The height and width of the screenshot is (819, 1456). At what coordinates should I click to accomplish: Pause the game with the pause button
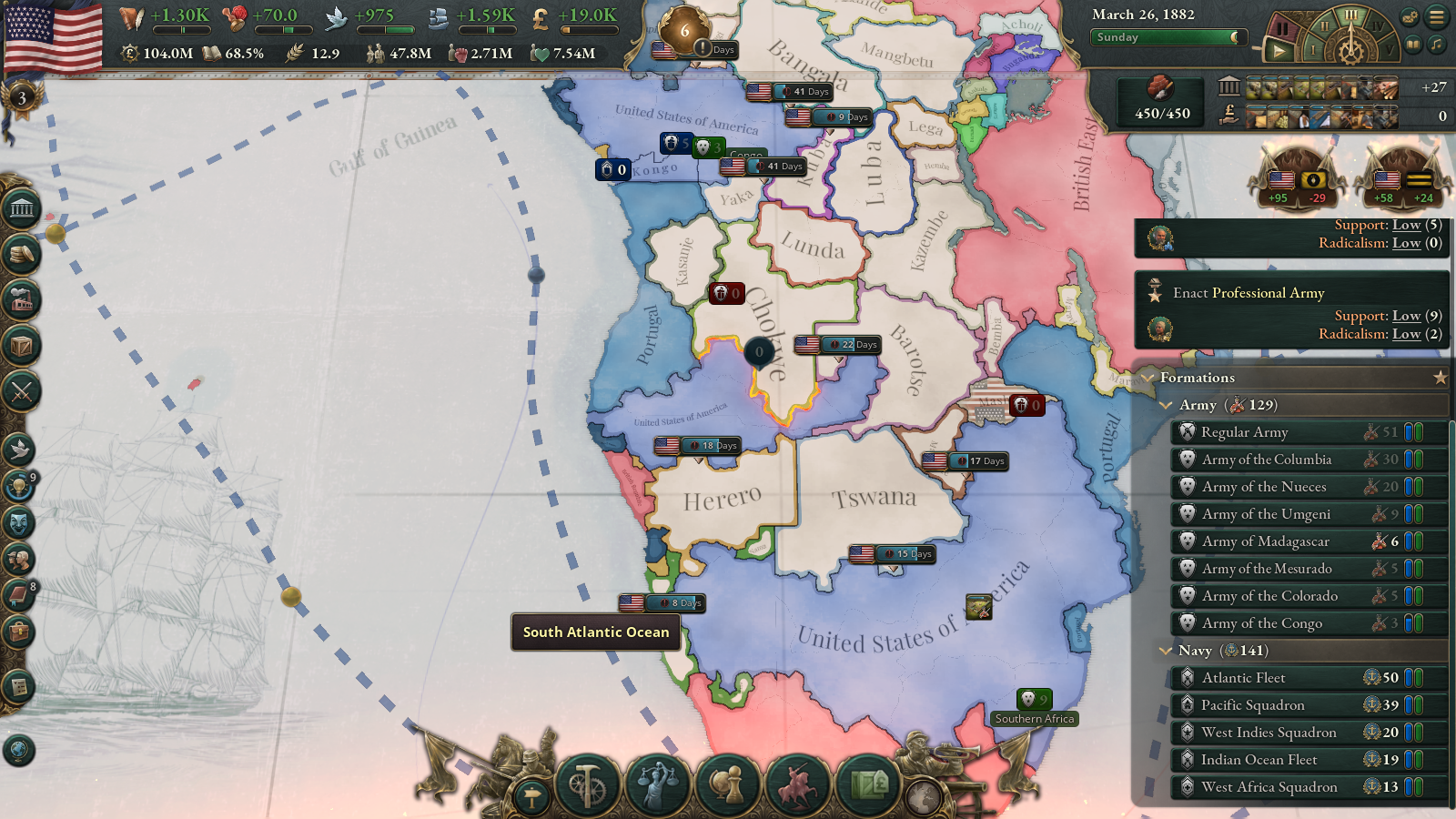coord(1283,29)
